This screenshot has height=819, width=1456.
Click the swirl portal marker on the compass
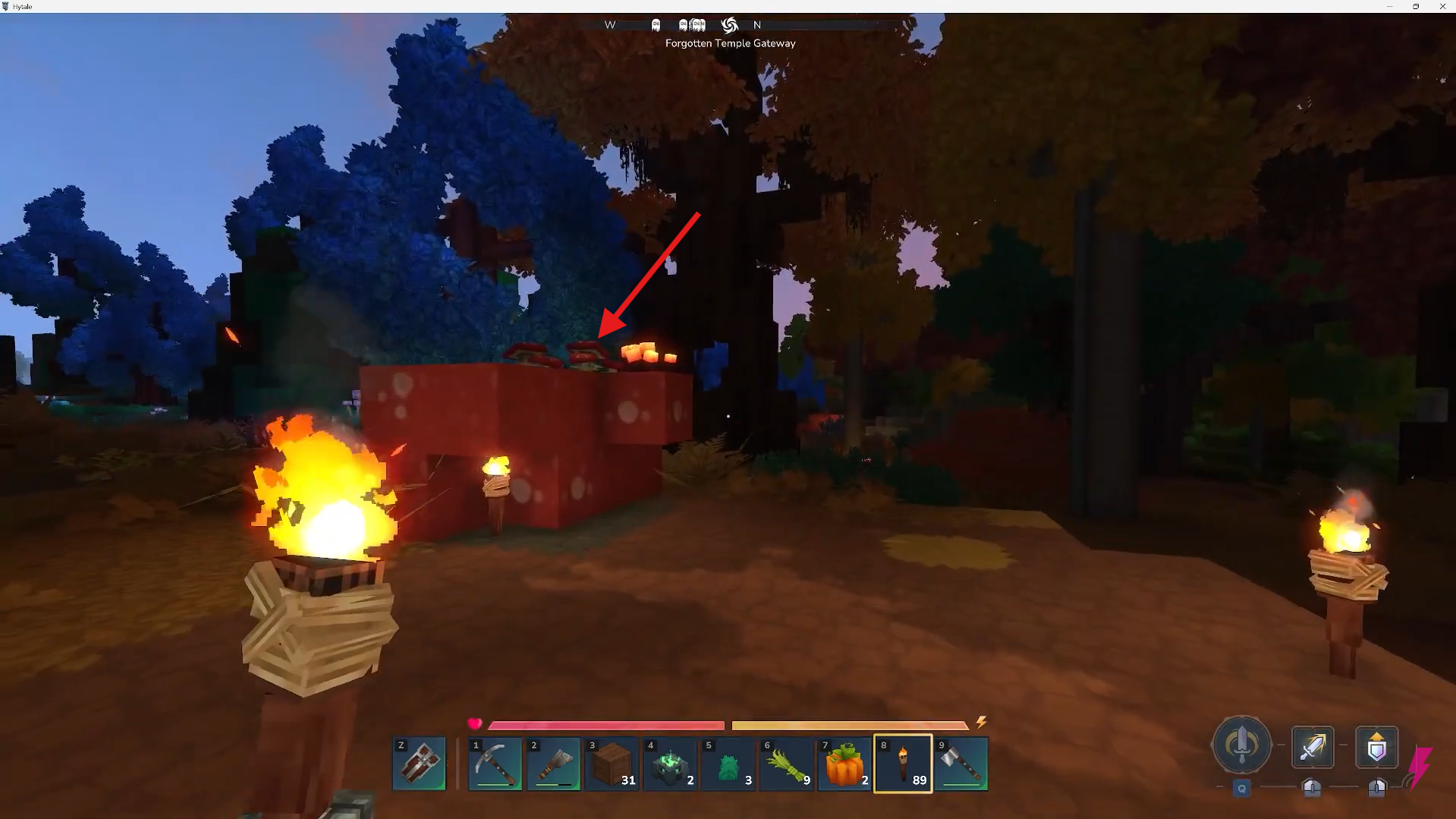728,25
